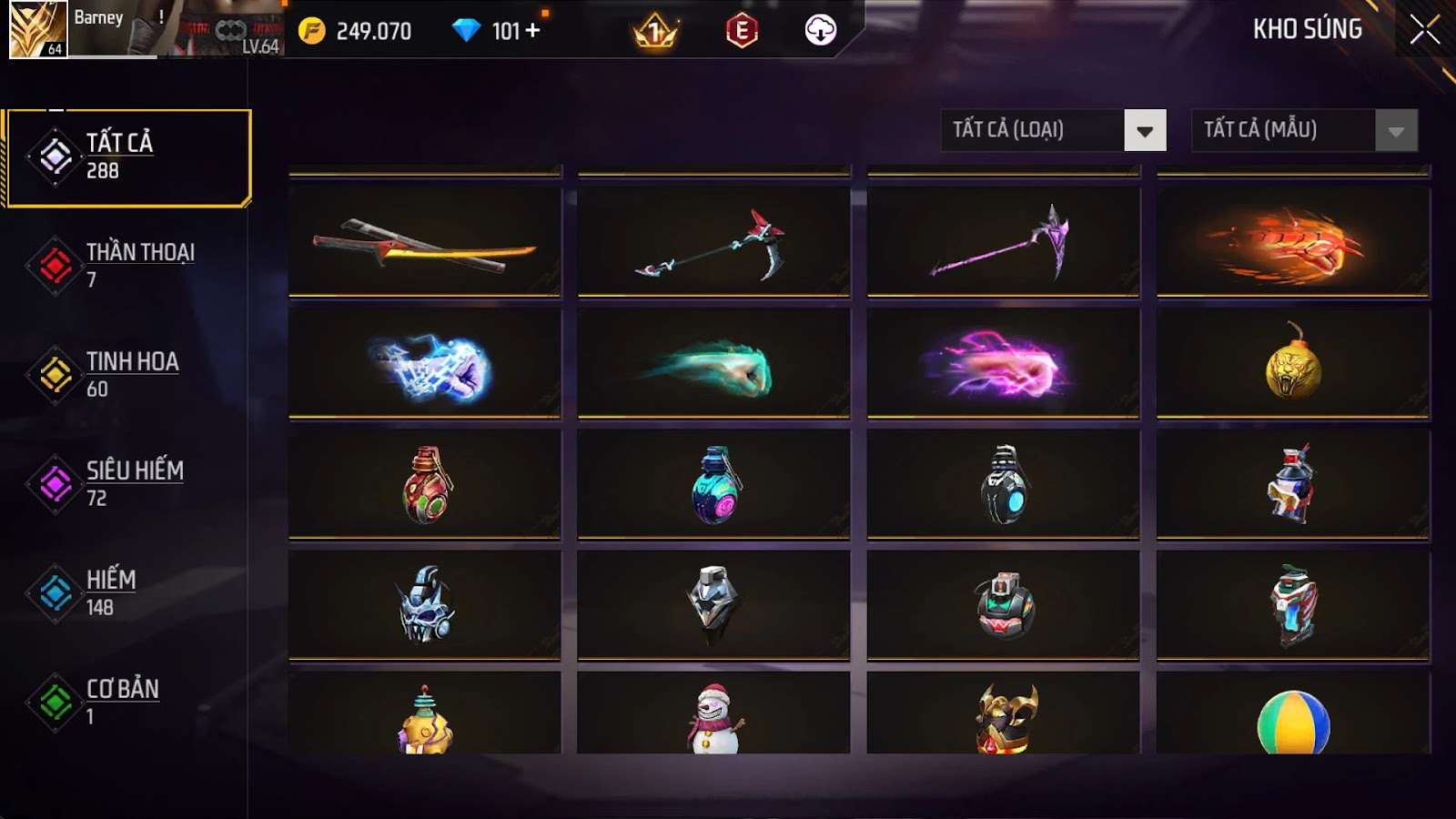Choose the blue lightning fist skin
Screen dimensions: 1456x819
425,364
